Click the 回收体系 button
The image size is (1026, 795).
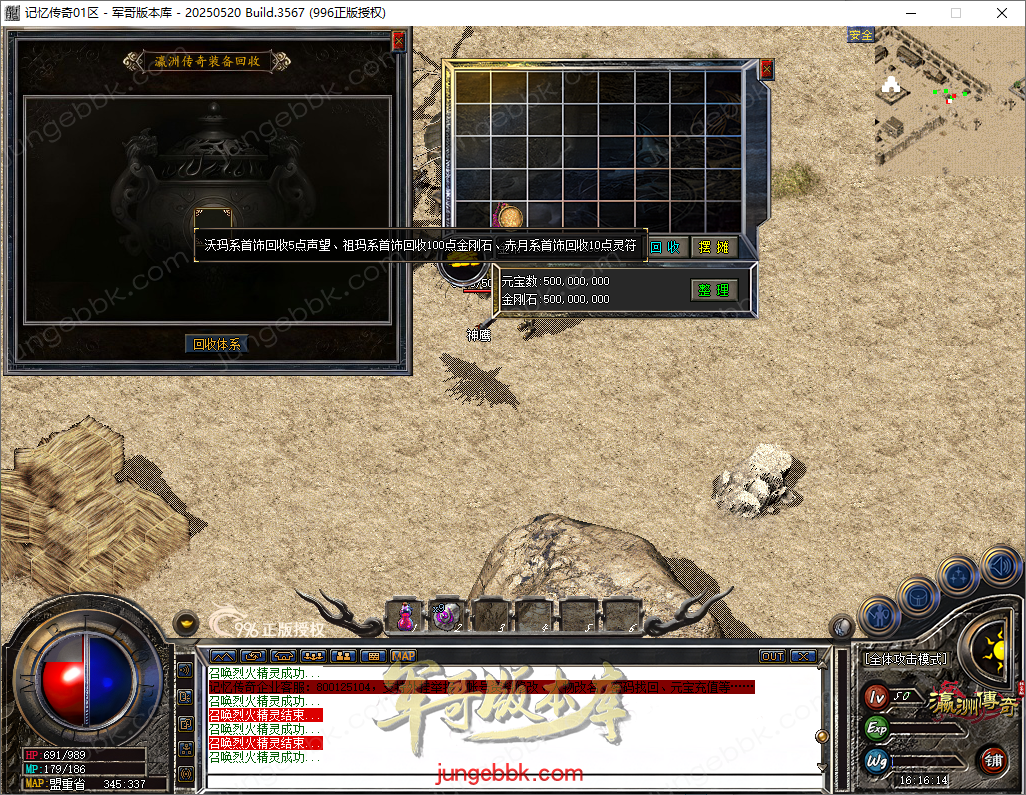(x=217, y=344)
